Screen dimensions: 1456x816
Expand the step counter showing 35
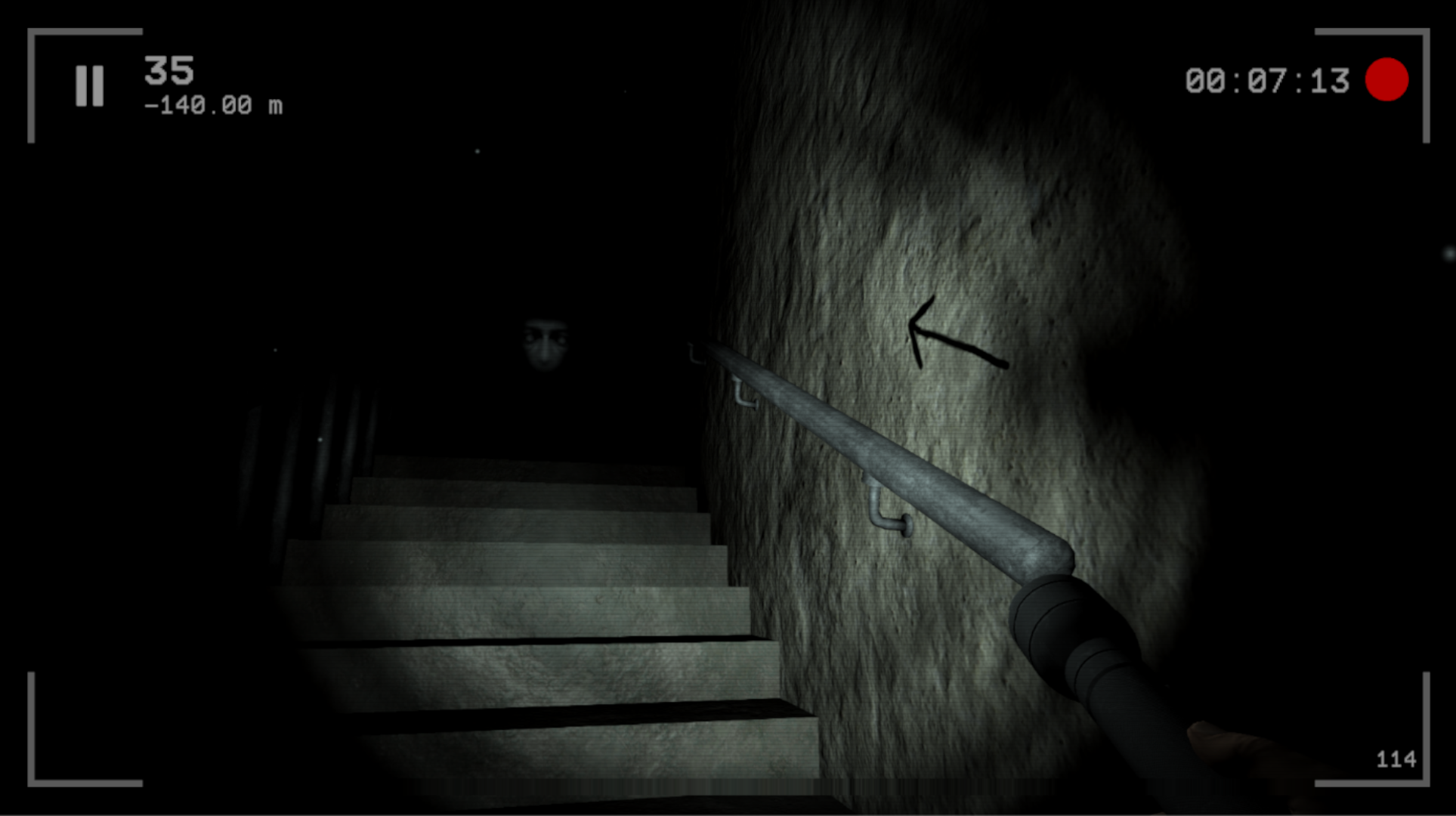(x=171, y=70)
